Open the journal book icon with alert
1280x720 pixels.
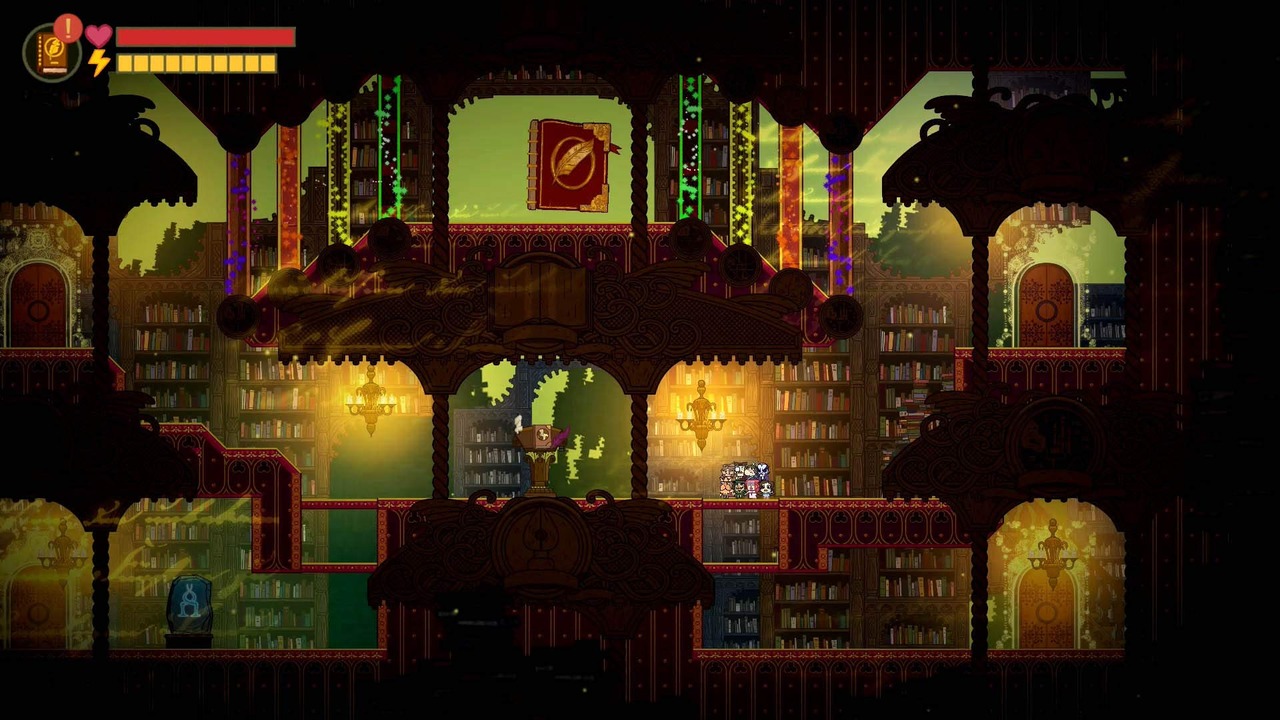click(x=51, y=52)
